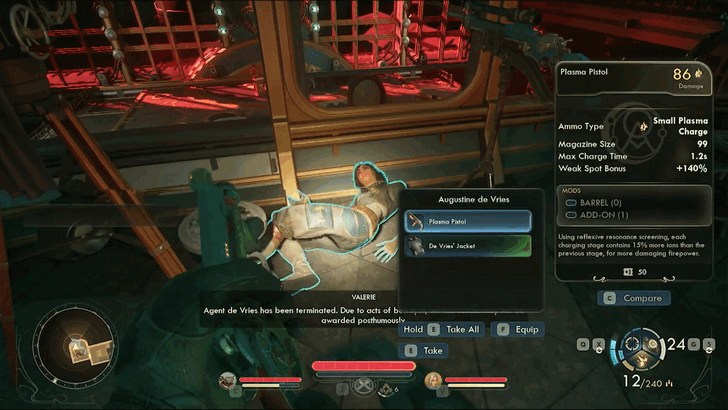Select De Vries' Jacket in loot list
Image resolution: width=728 pixels, height=410 pixels.
click(468, 245)
